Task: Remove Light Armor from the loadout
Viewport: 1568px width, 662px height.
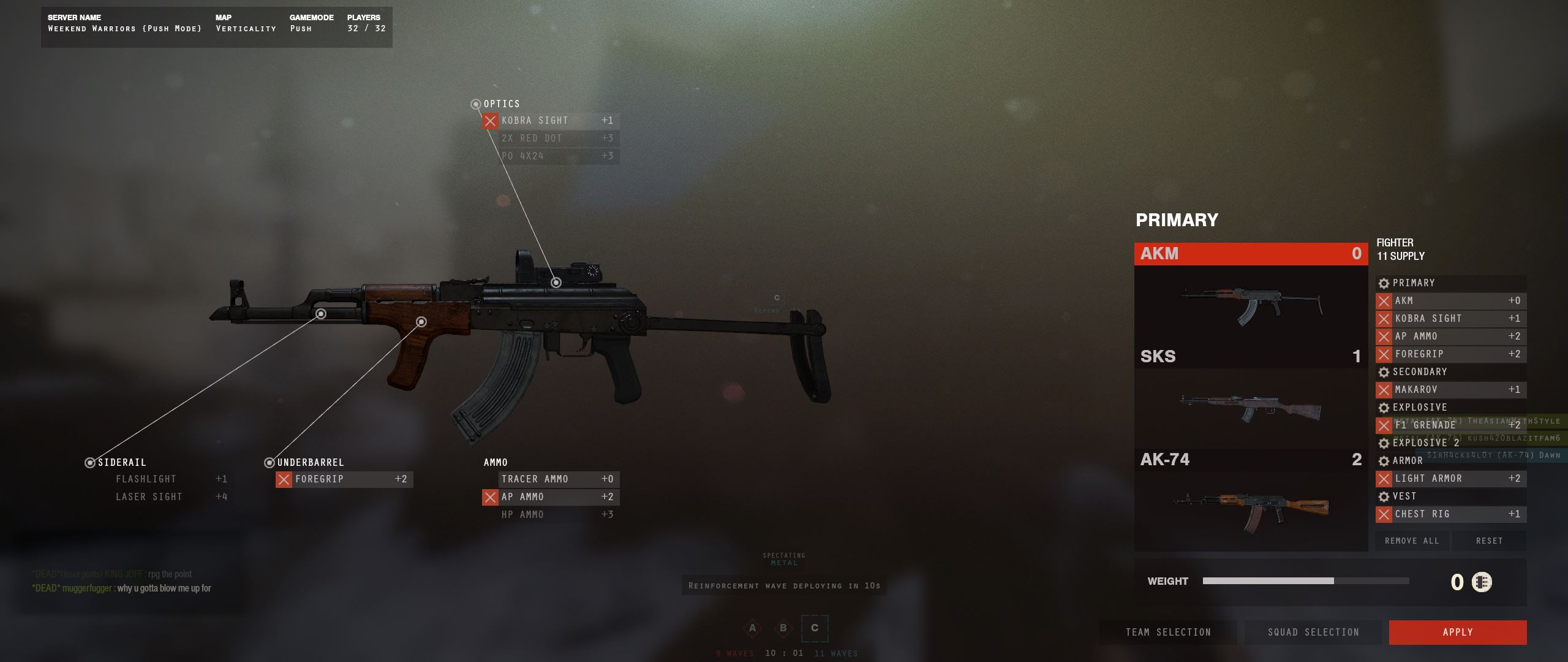Action: coord(1384,479)
